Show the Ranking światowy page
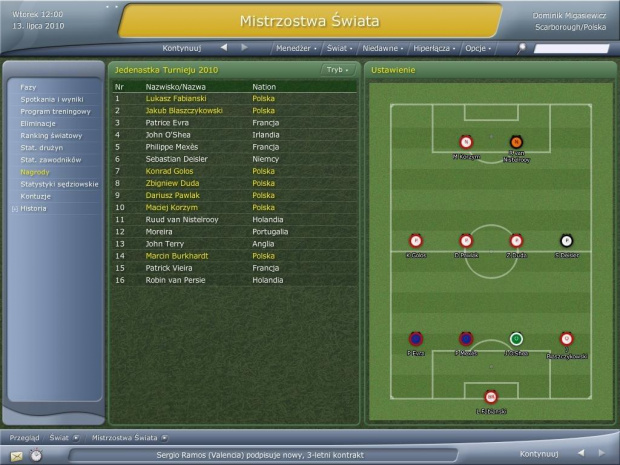 [x=46, y=135]
